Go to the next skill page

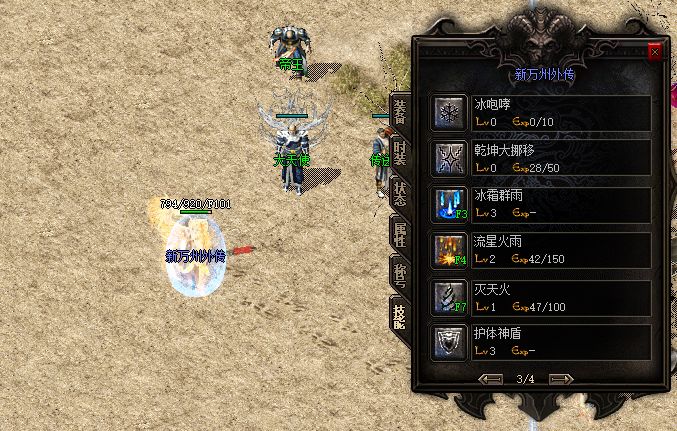tap(561, 379)
